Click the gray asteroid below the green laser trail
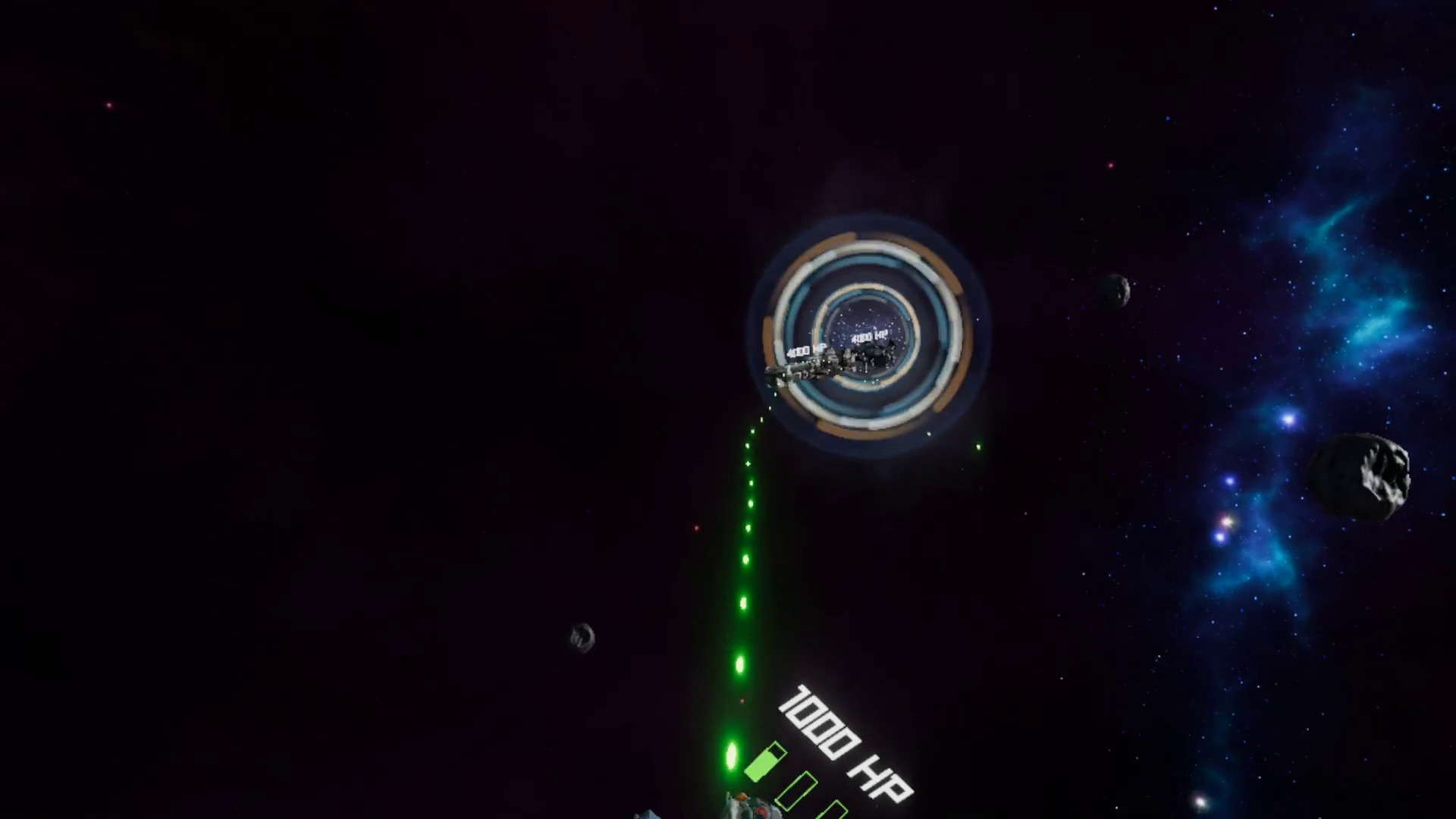Viewport: 1456px width, 819px height. (x=581, y=638)
